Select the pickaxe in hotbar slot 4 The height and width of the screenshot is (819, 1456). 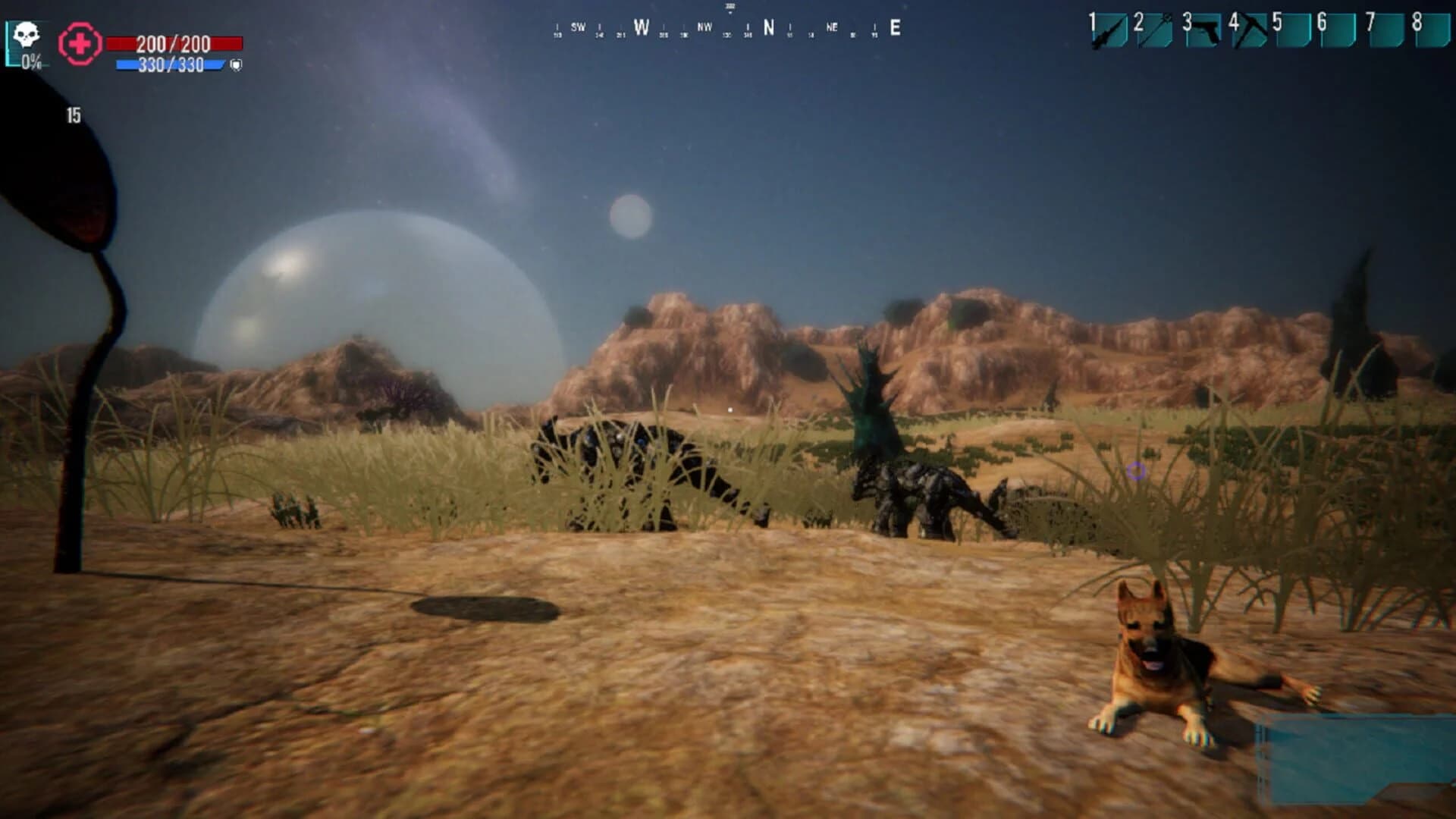tap(1250, 30)
